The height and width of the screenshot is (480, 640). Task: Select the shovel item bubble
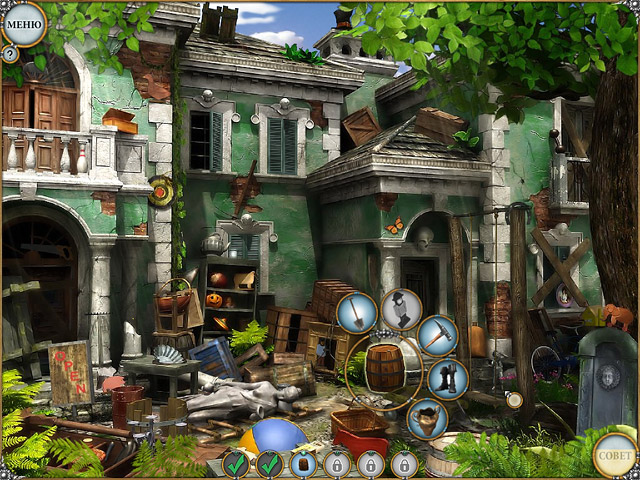click(x=357, y=312)
